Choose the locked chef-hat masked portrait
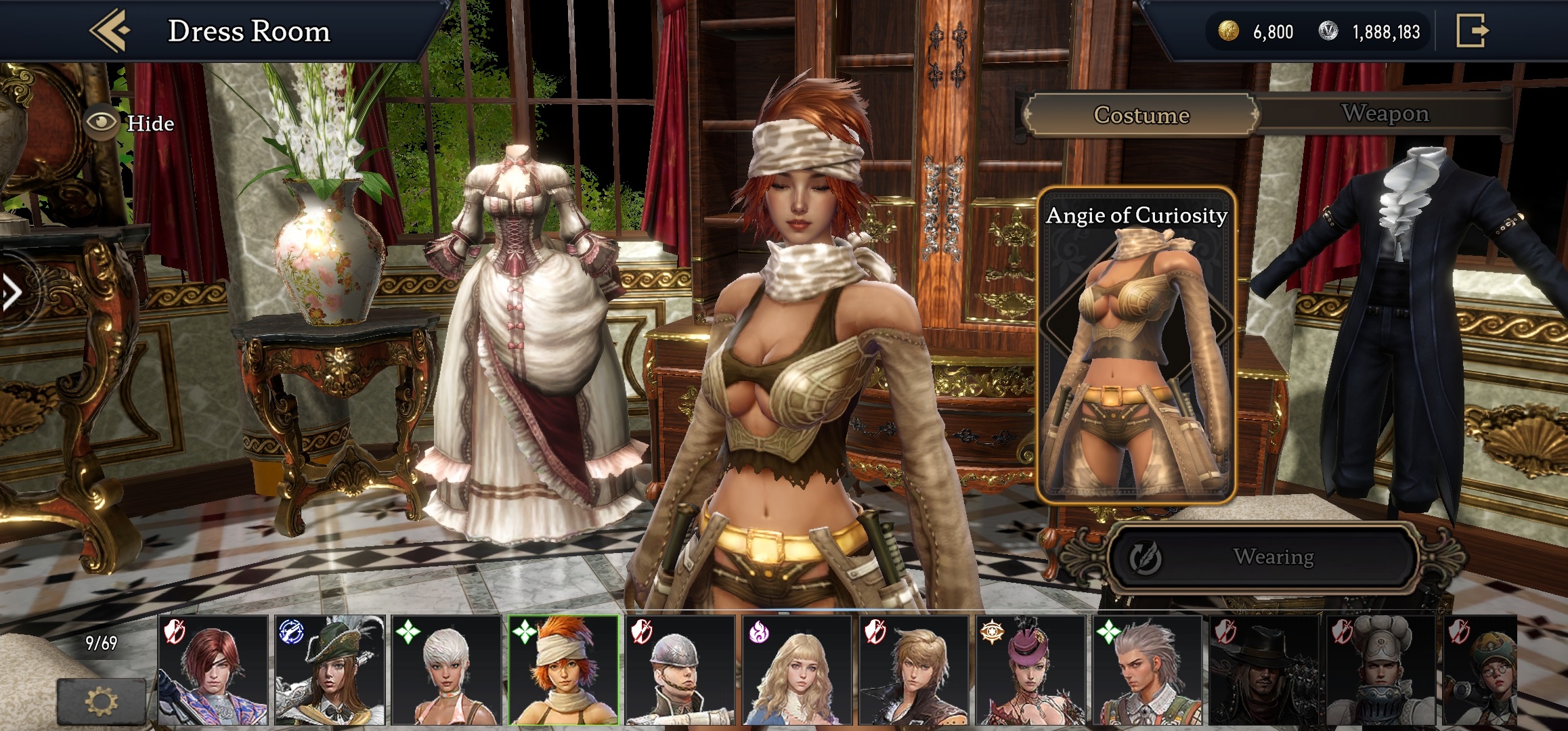Screen dimensions: 1568x731 [x=1381, y=670]
